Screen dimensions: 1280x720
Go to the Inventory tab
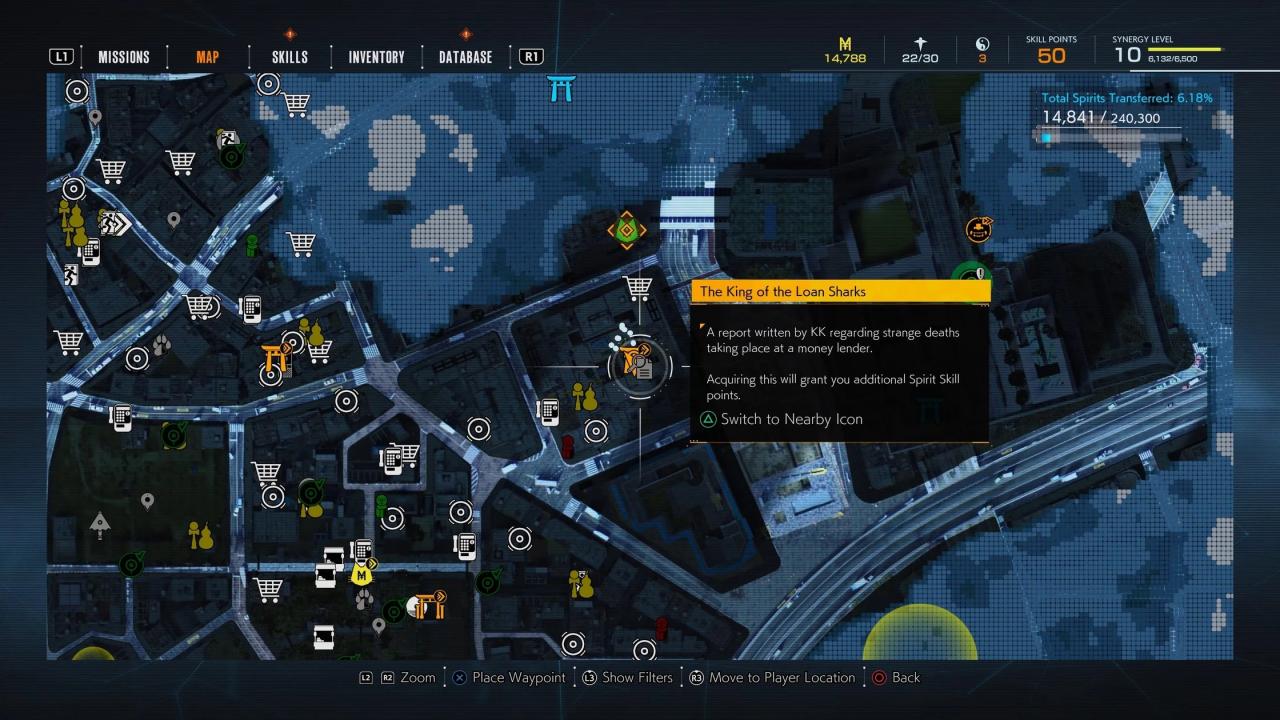coord(376,57)
